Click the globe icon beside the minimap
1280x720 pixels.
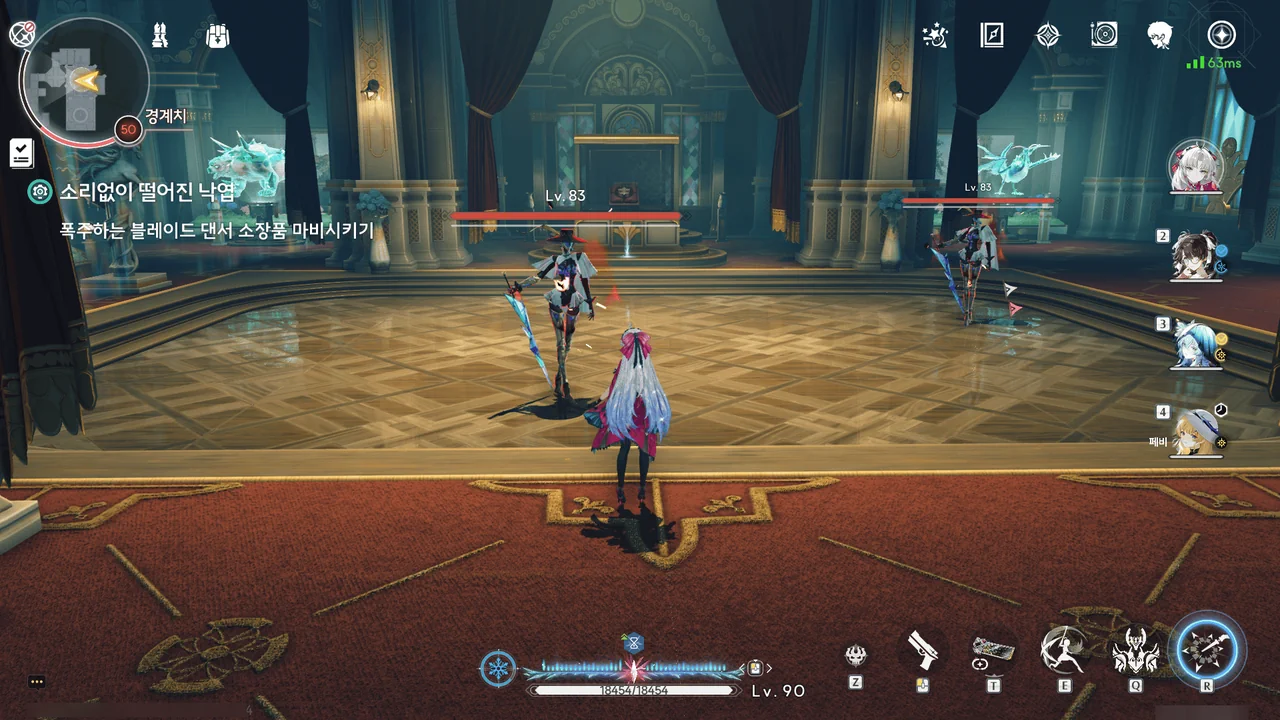point(22,35)
